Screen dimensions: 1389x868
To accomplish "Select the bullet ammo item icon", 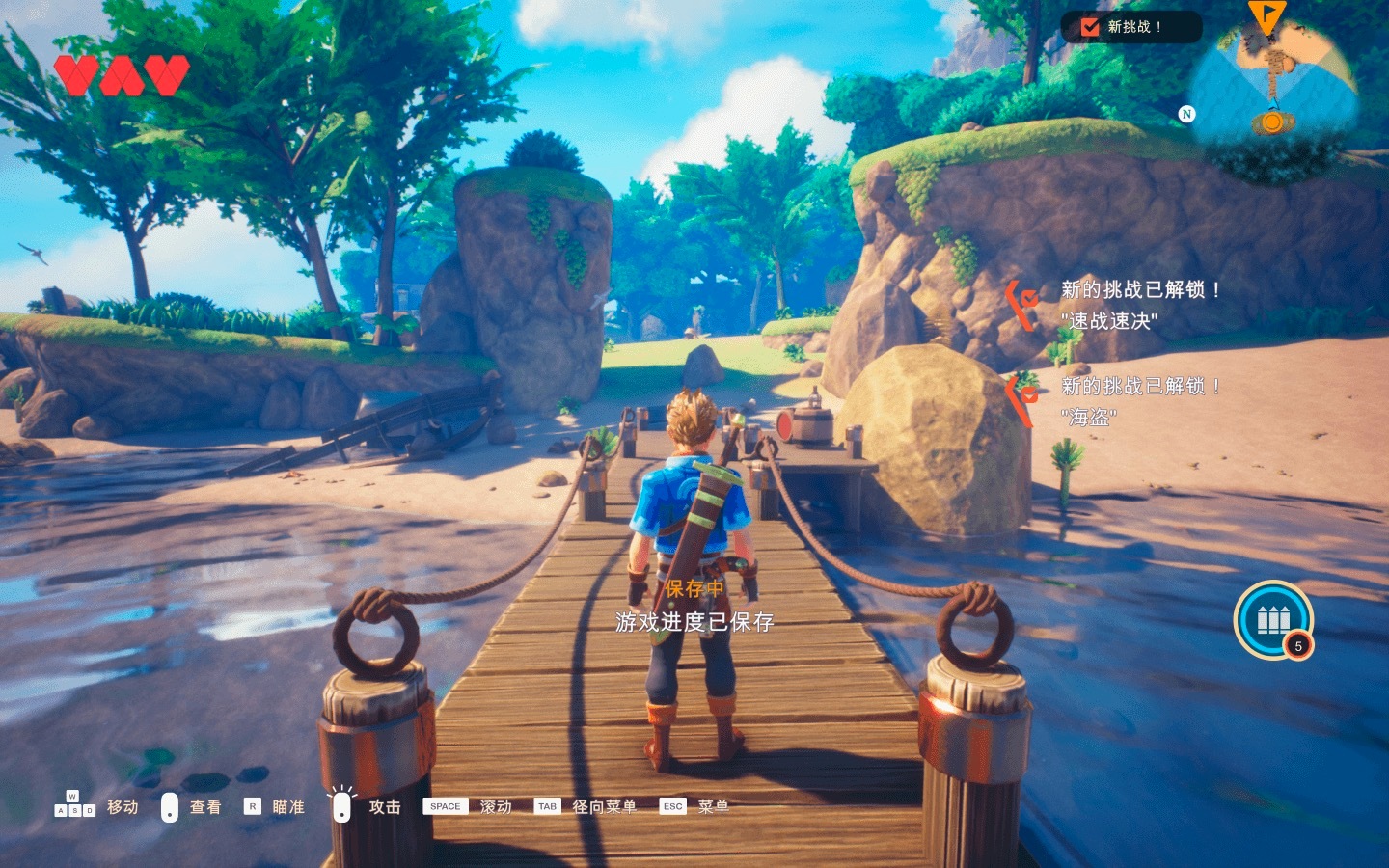I will point(1273,619).
